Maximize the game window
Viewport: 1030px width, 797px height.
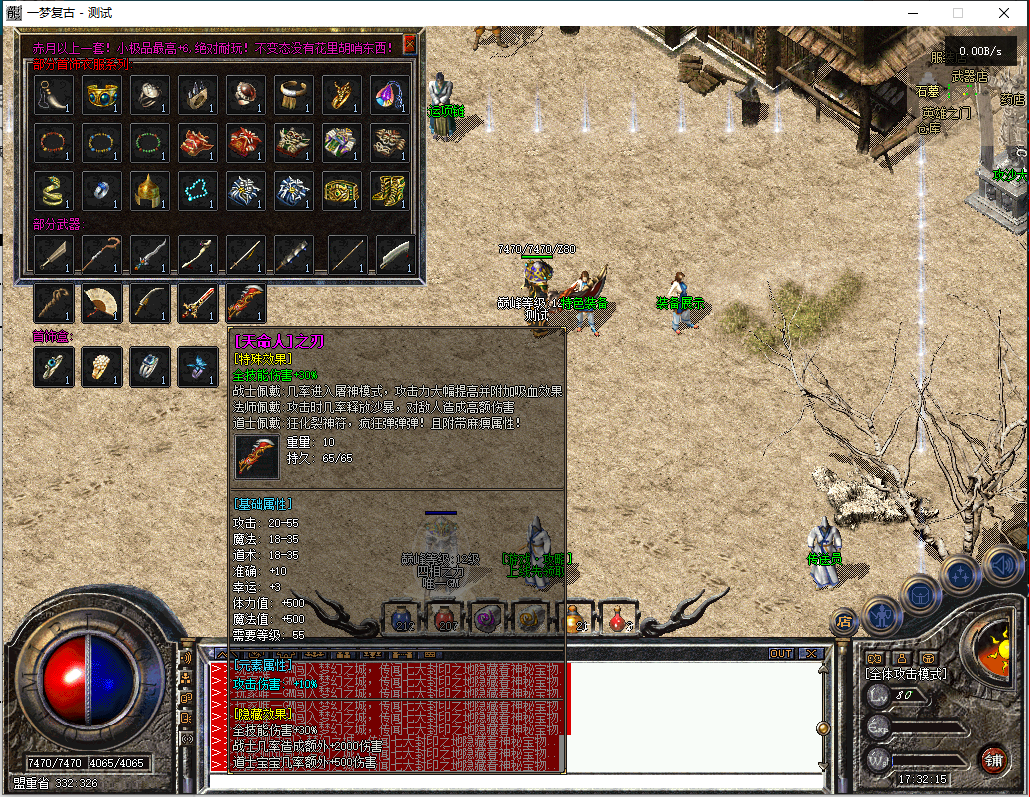pos(958,14)
